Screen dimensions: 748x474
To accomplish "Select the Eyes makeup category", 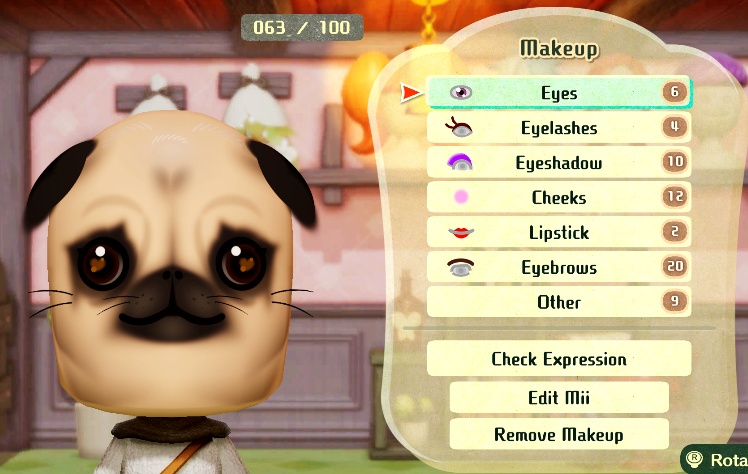I will [x=559, y=93].
